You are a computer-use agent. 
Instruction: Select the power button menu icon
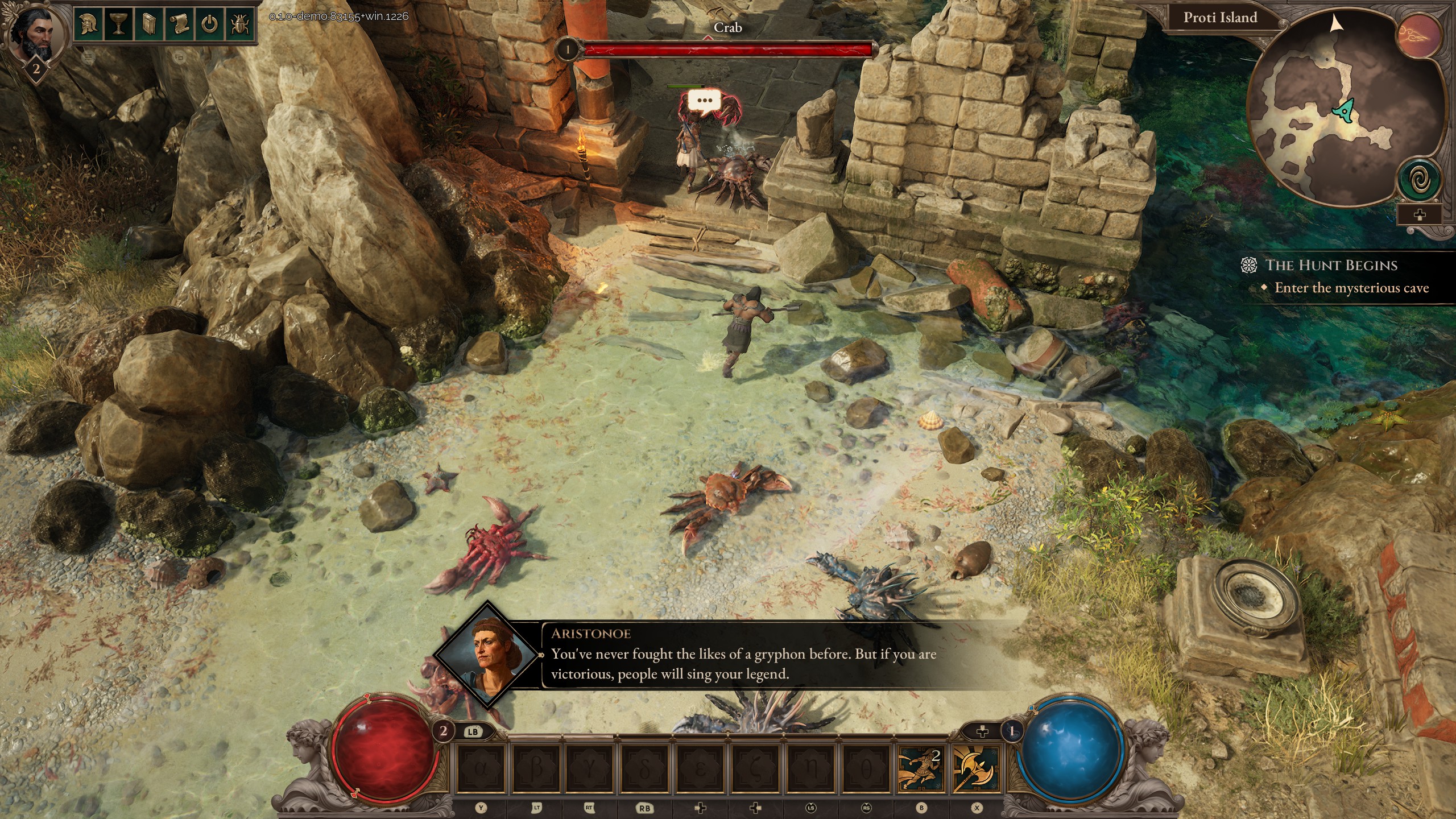(x=210, y=24)
